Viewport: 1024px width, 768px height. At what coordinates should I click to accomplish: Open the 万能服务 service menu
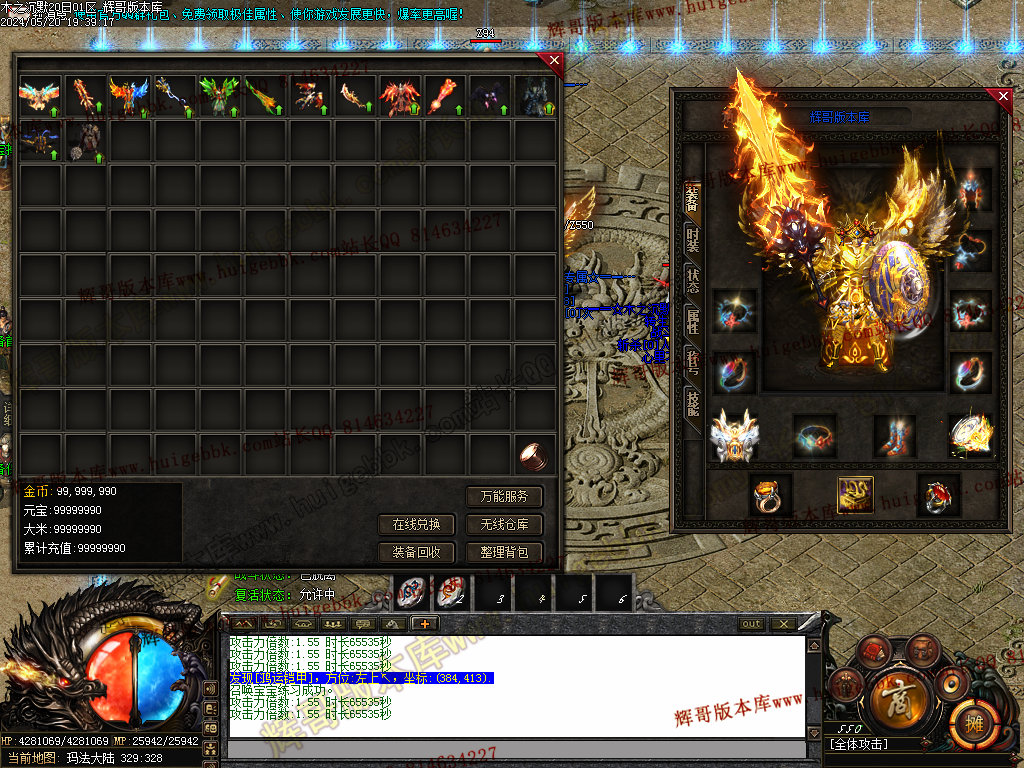504,496
